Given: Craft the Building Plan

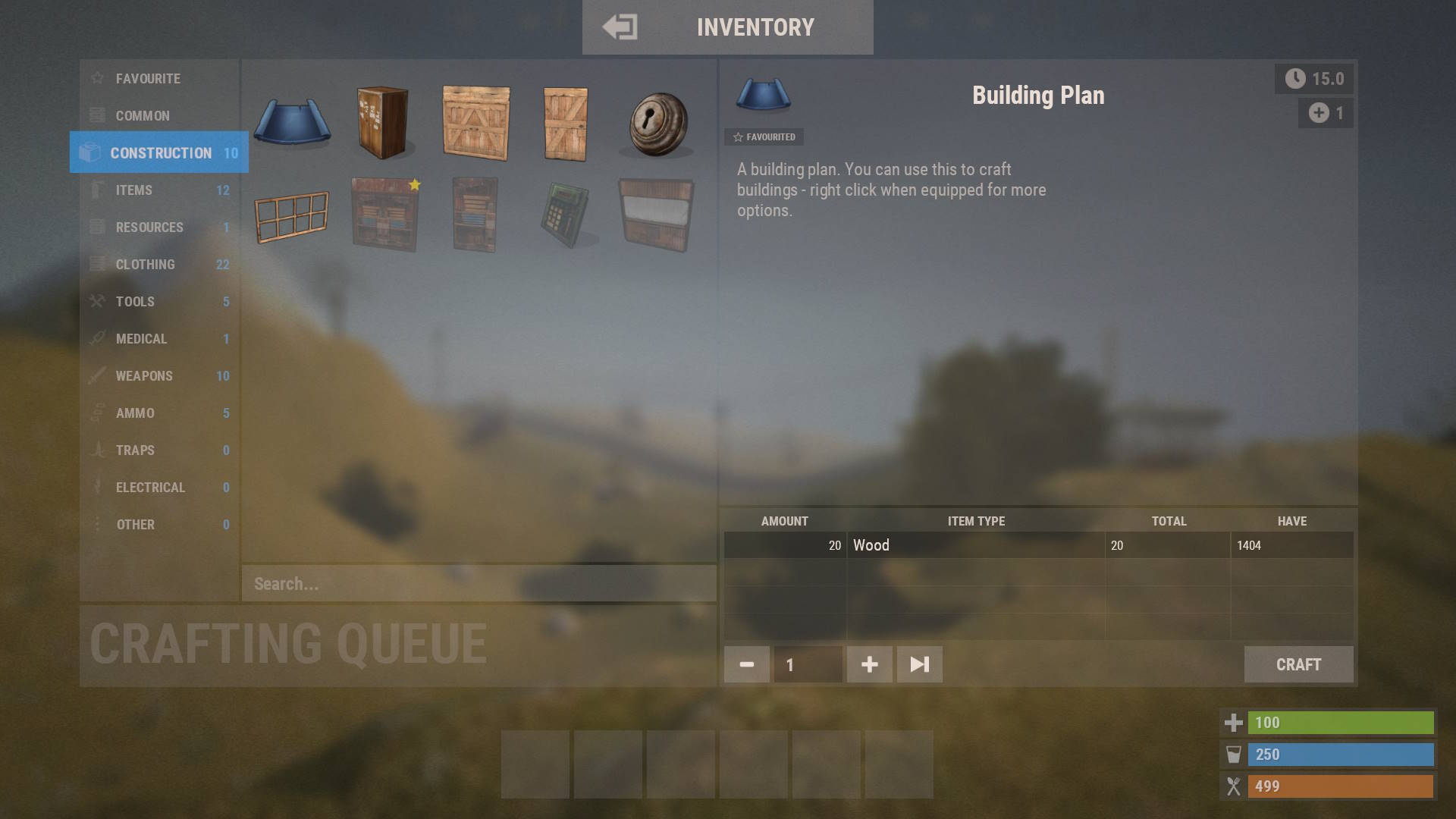Looking at the screenshot, I should click(1298, 664).
